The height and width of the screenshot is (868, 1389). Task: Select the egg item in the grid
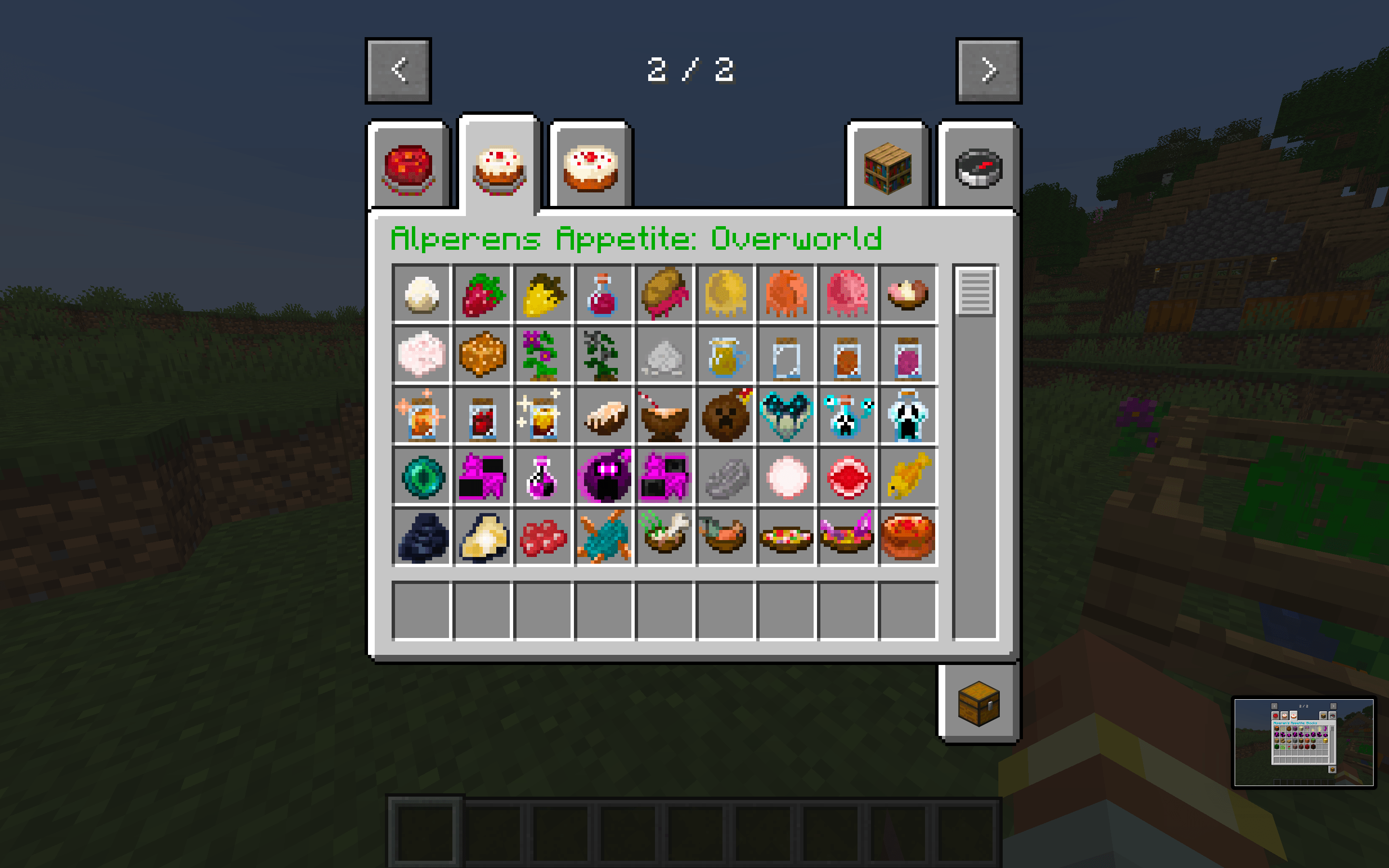422,296
